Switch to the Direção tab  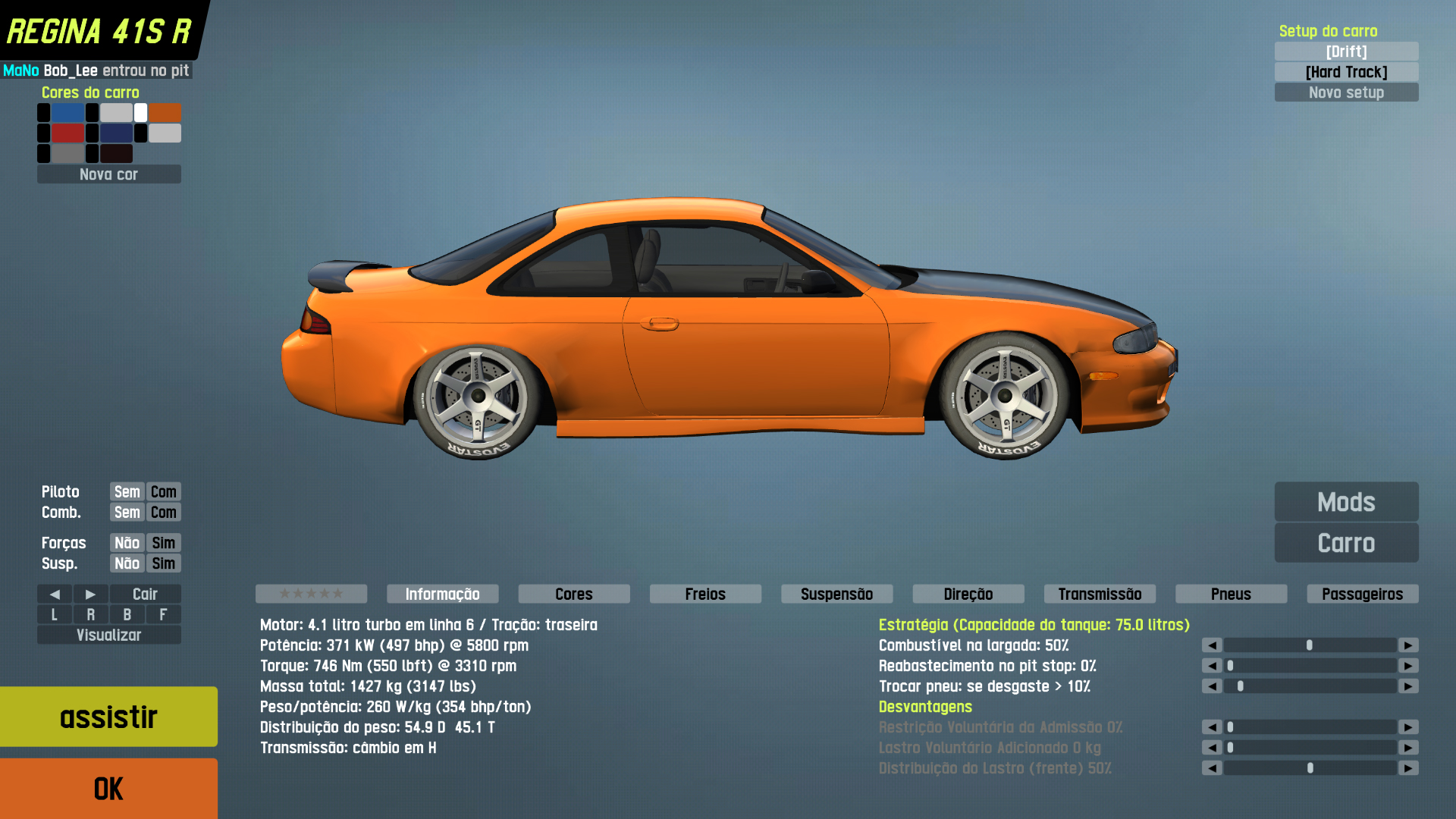(968, 594)
